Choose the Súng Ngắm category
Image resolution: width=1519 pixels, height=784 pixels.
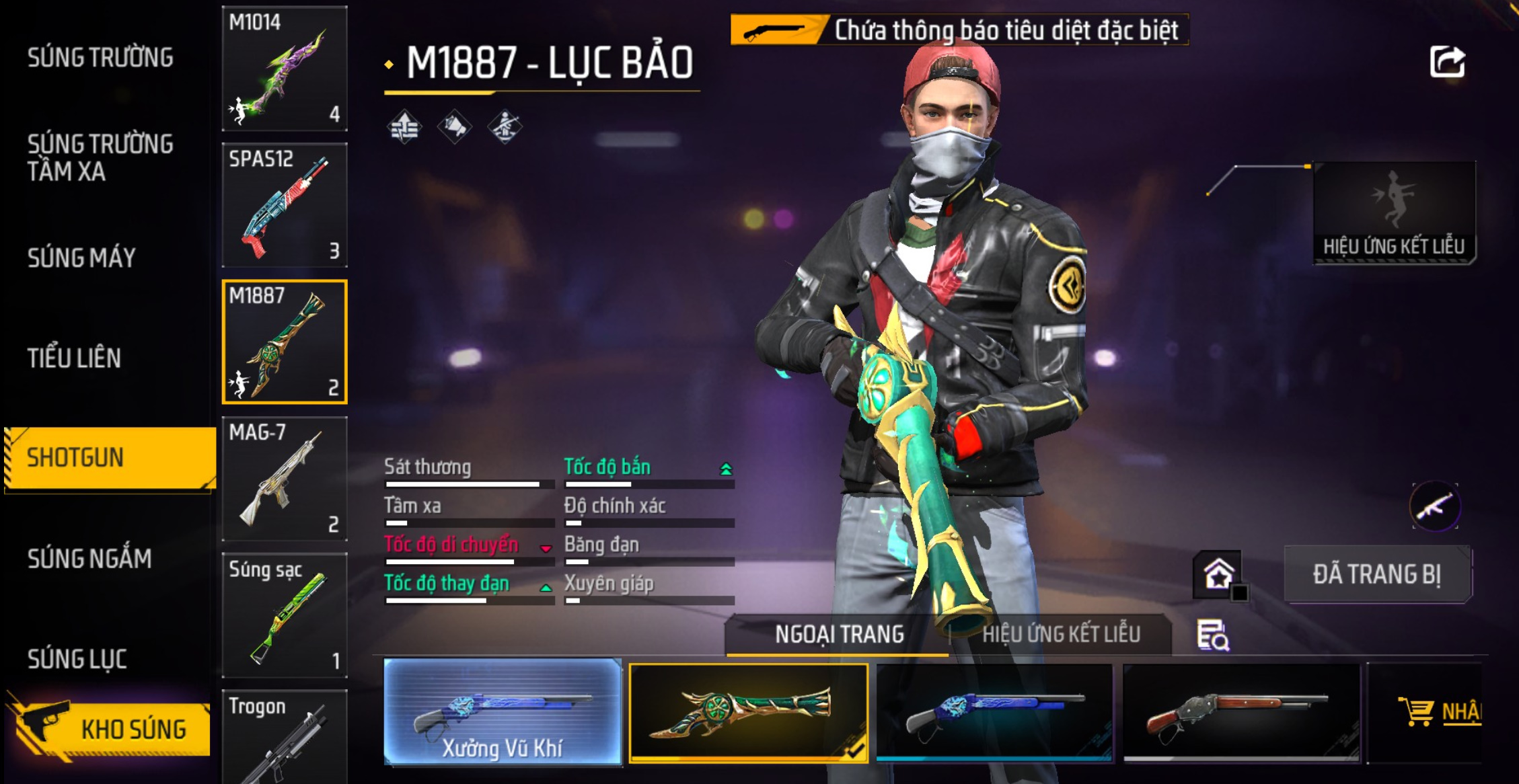89,558
